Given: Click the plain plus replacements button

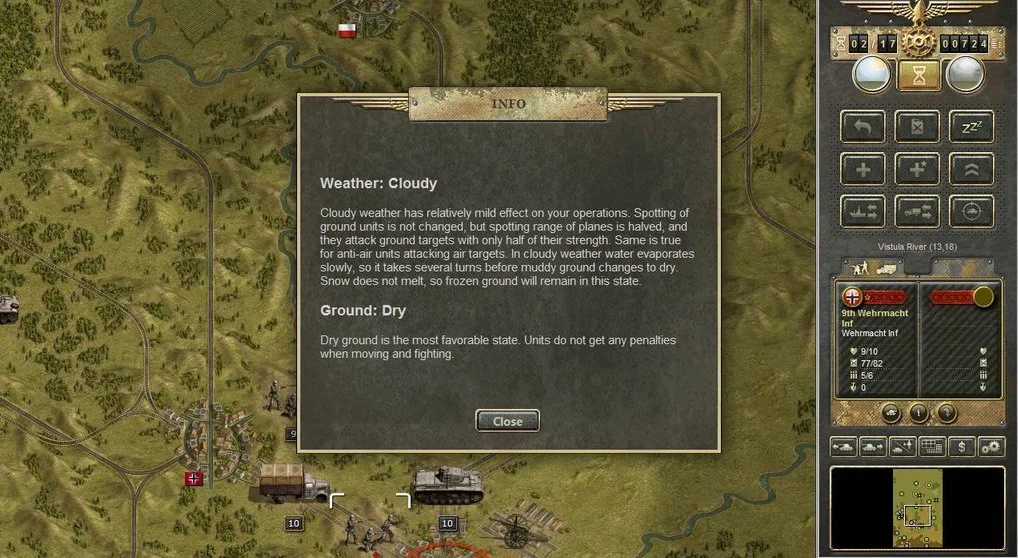Looking at the screenshot, I should point(863,169).
